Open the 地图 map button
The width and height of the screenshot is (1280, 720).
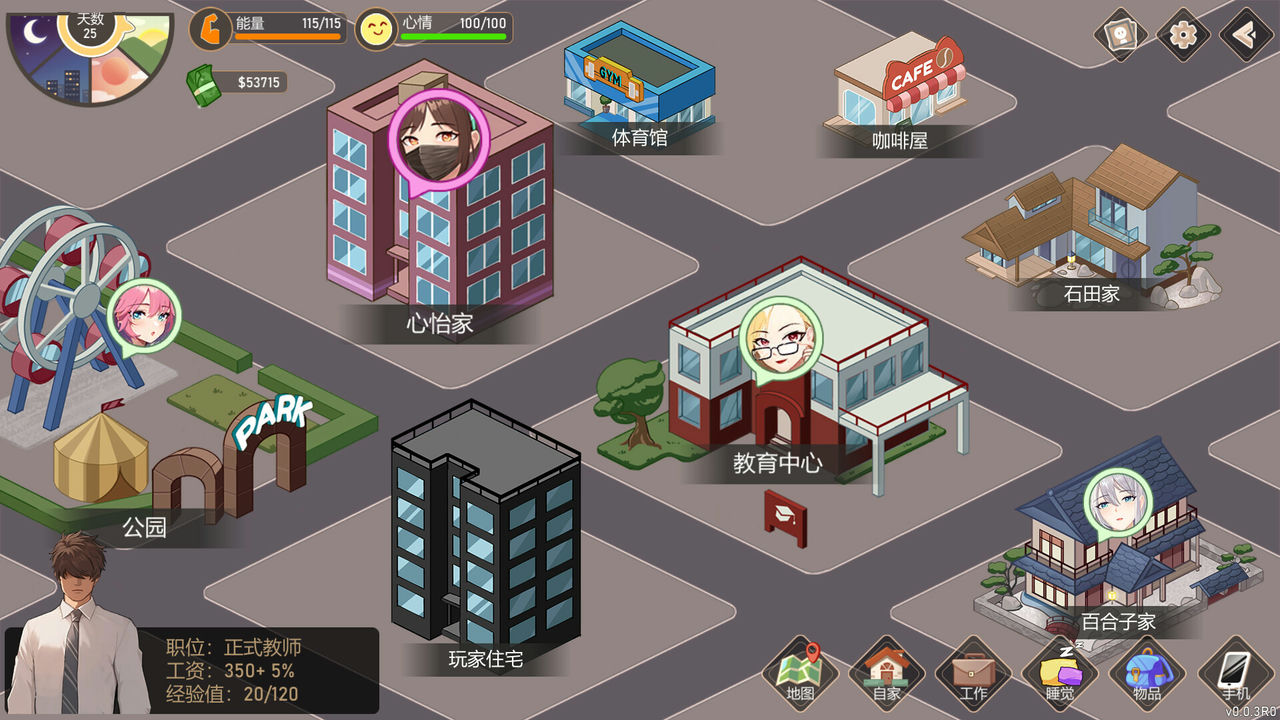(x=800, y=672)
